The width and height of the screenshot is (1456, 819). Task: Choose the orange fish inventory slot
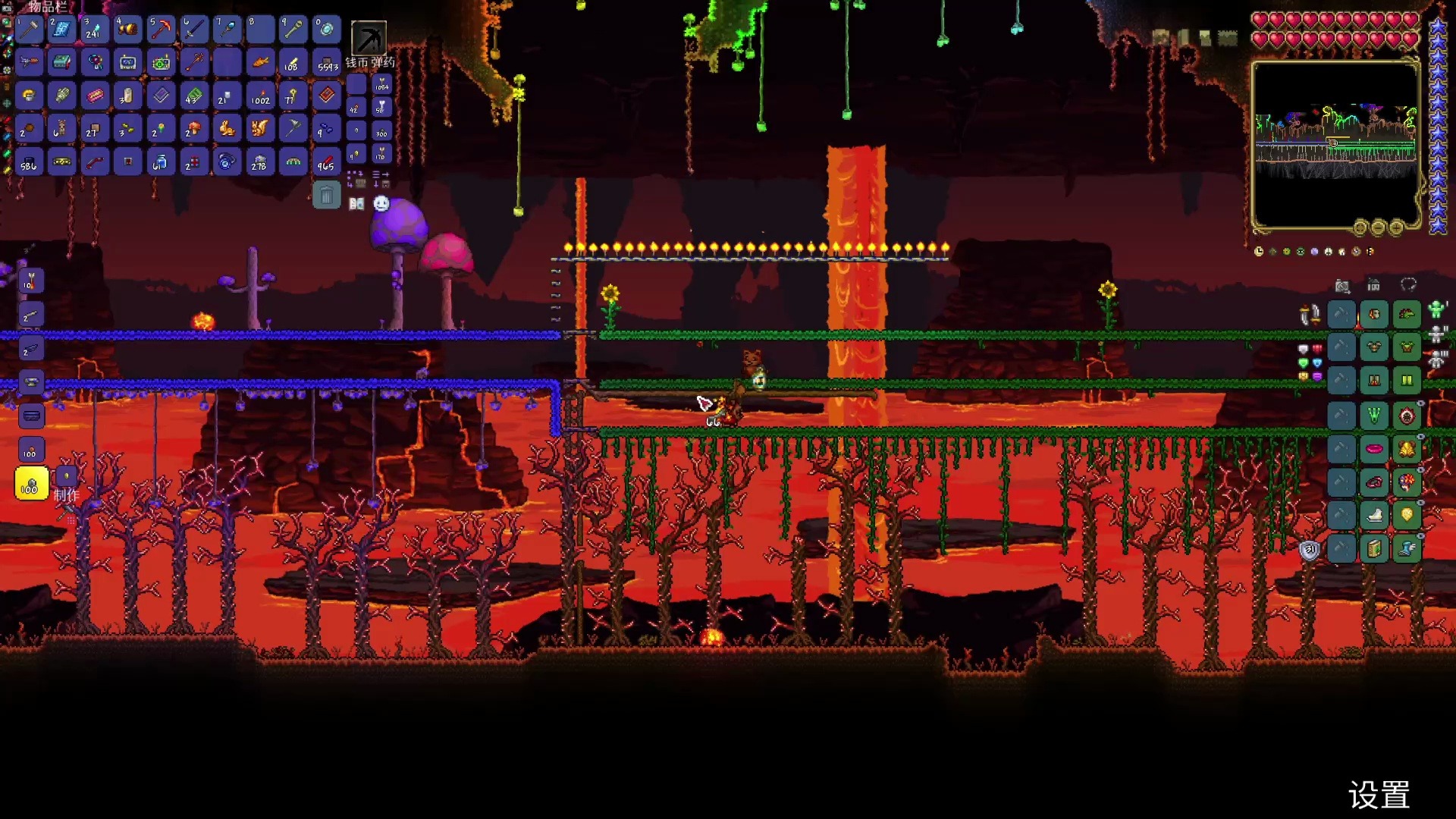coord(260,63)
